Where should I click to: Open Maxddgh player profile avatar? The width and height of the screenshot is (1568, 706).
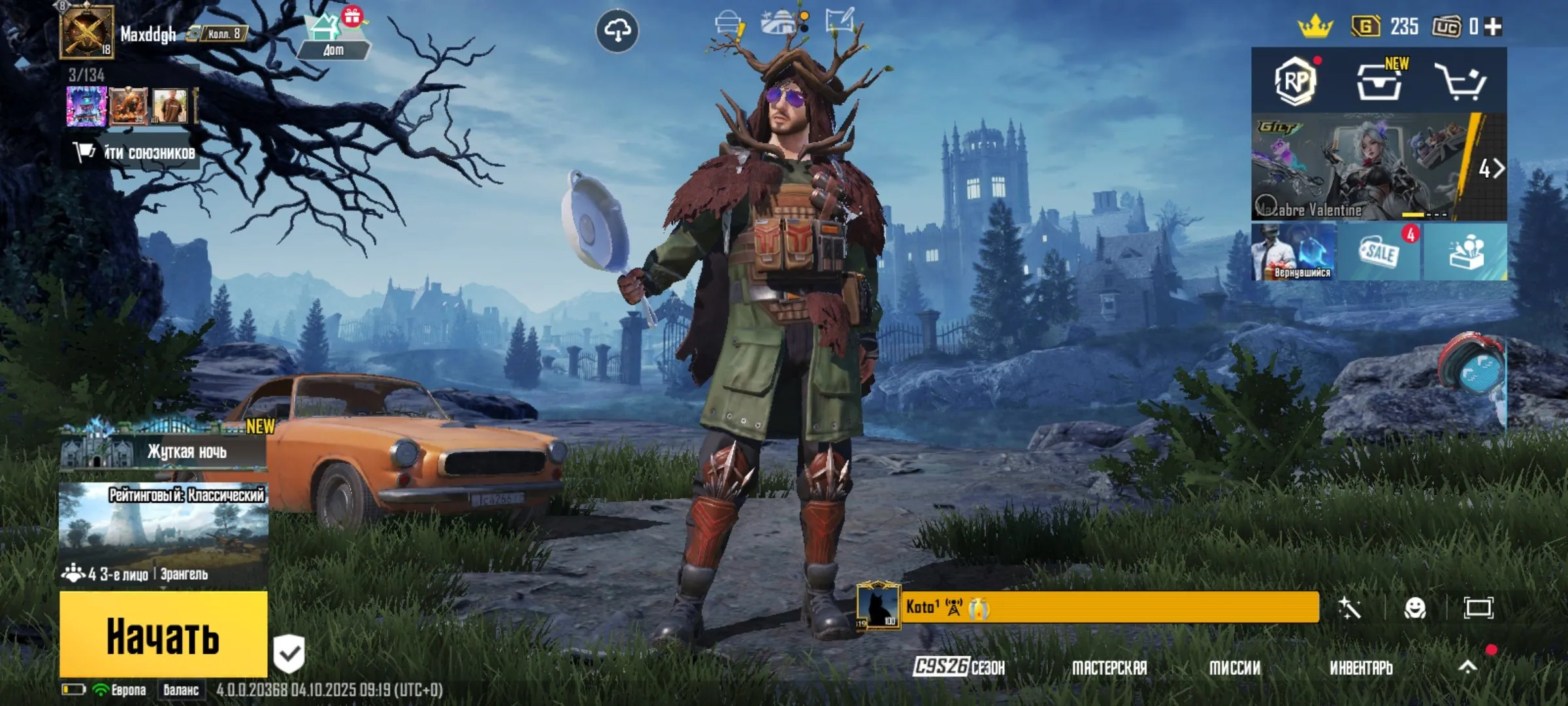(x=87, y=31)
